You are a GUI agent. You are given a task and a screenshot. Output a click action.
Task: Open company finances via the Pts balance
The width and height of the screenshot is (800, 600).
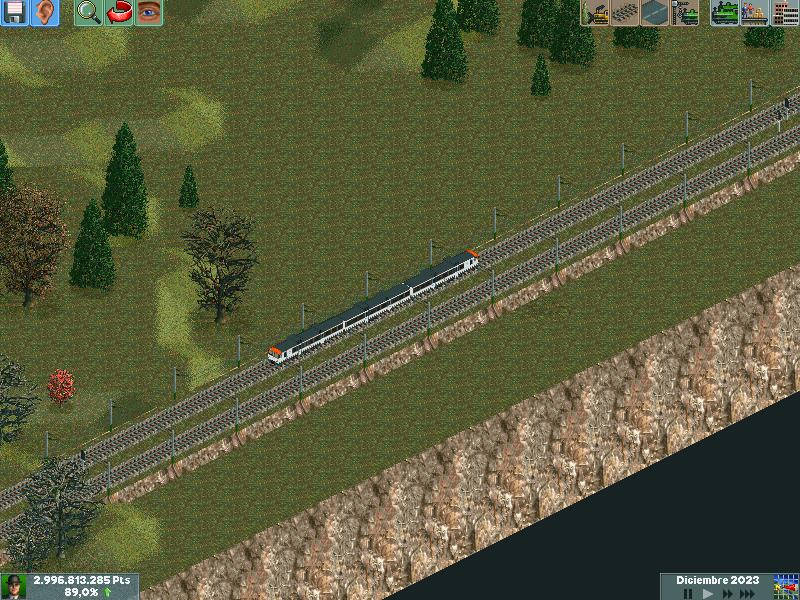pyautogui.click(x=82, y=580)
